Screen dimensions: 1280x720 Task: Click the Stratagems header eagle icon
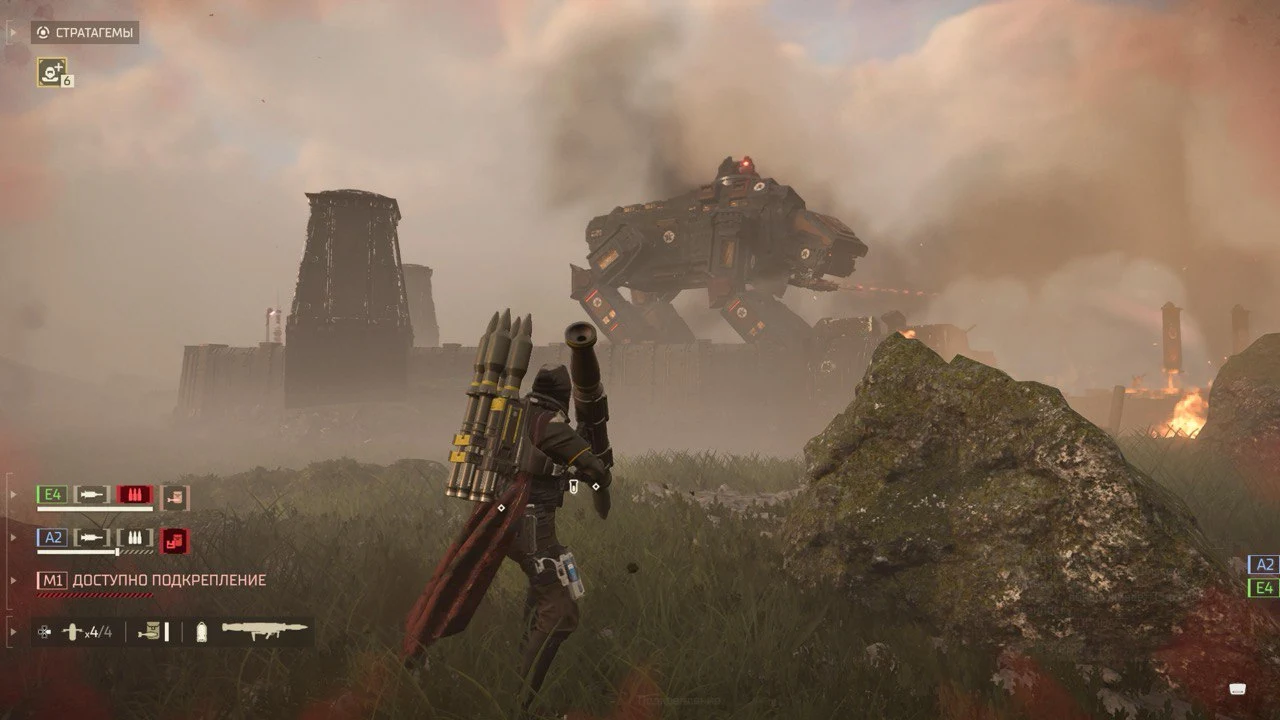(x=42, y=33)
